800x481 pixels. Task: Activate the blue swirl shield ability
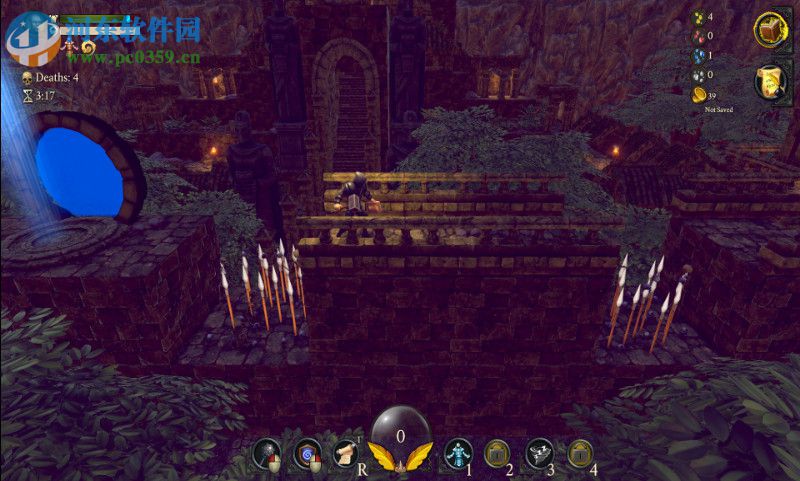coord(307,453)
